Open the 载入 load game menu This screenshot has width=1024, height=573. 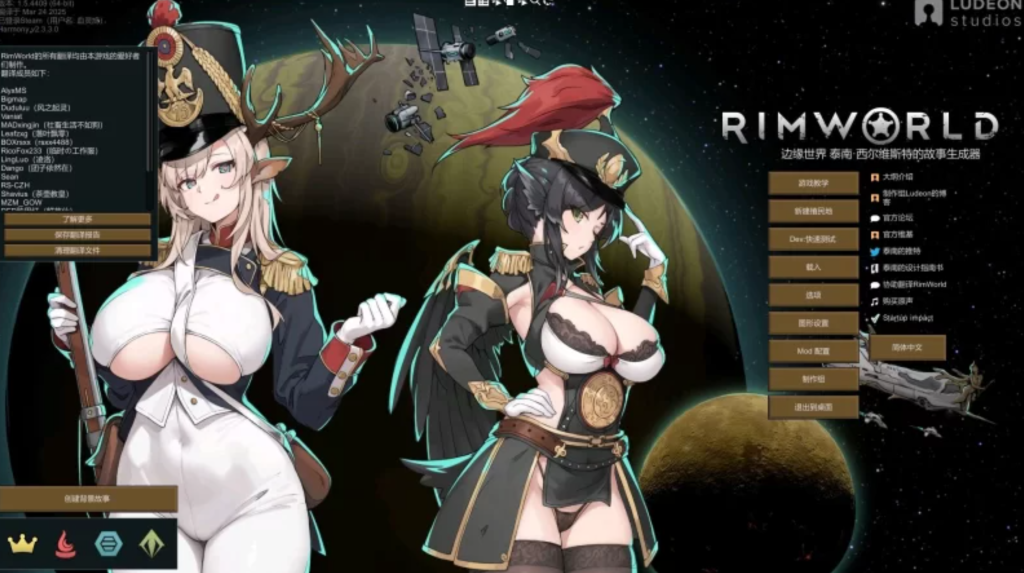(x=813, y=268)
